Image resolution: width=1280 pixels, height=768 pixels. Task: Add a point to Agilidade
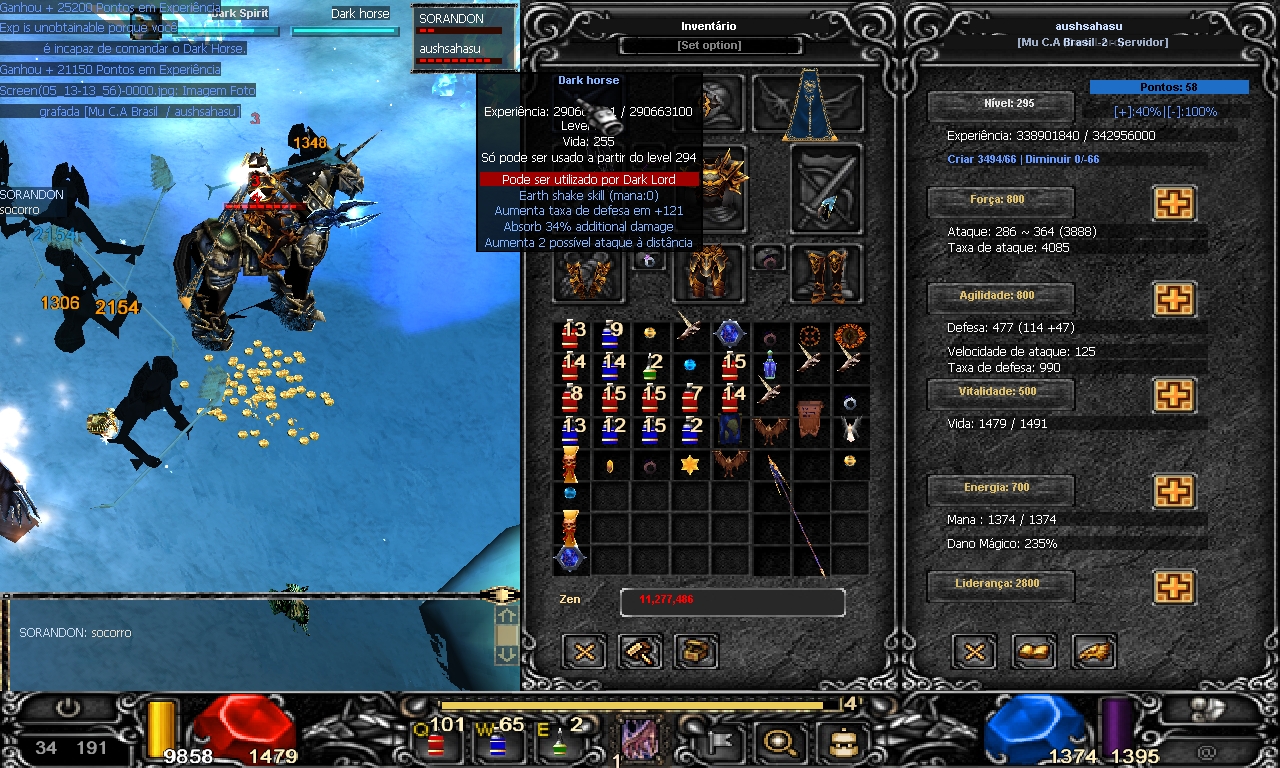point(1174,299)
